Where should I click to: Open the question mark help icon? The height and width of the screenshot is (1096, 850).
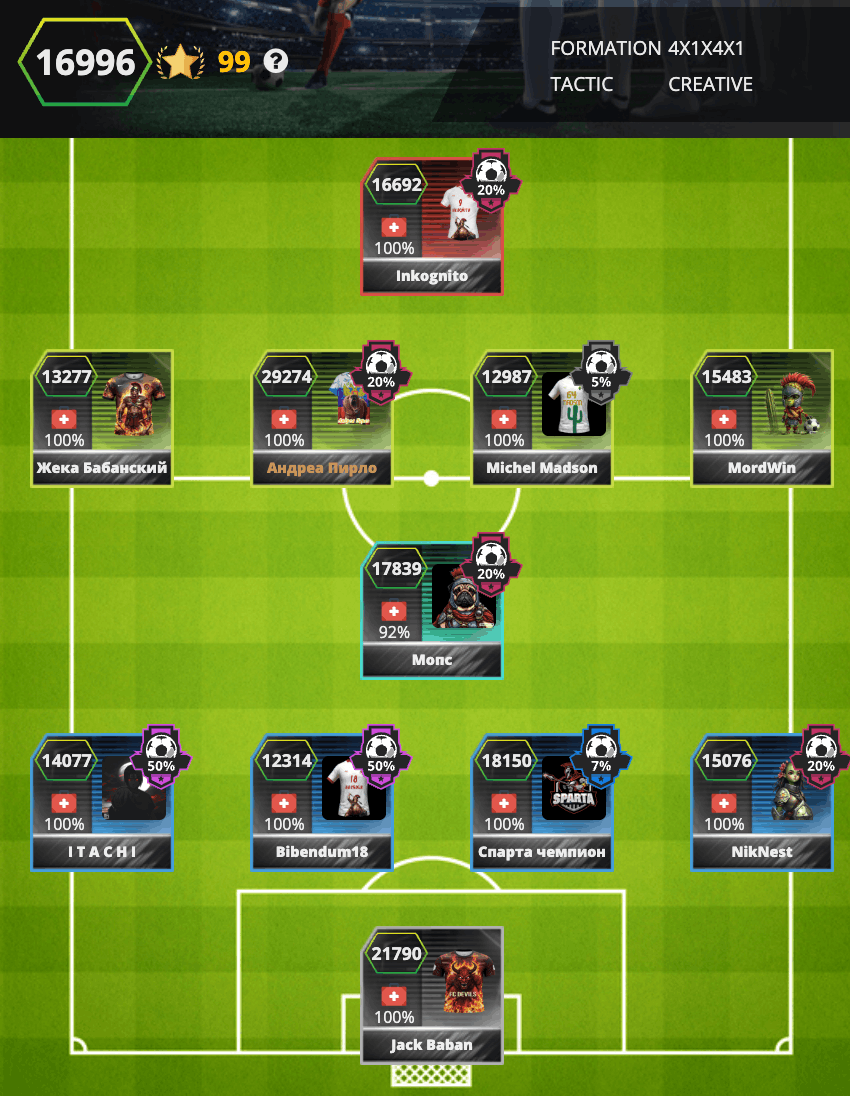coord(276,62)
